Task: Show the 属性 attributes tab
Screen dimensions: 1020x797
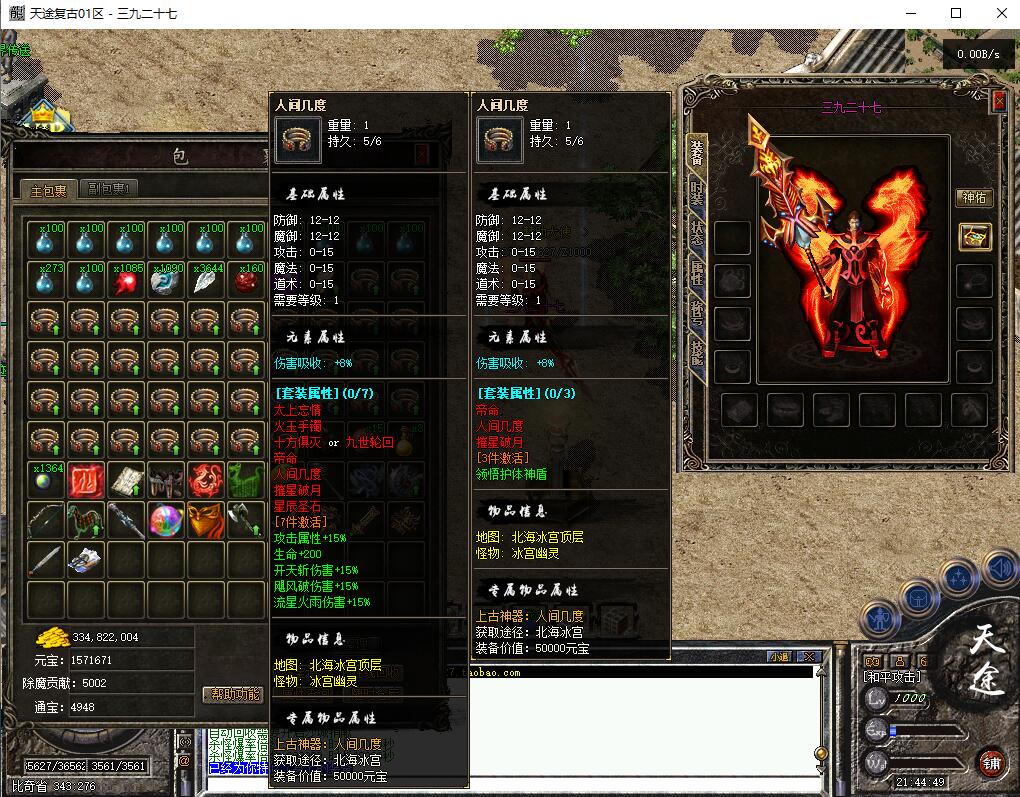Action: coord(697,271)
